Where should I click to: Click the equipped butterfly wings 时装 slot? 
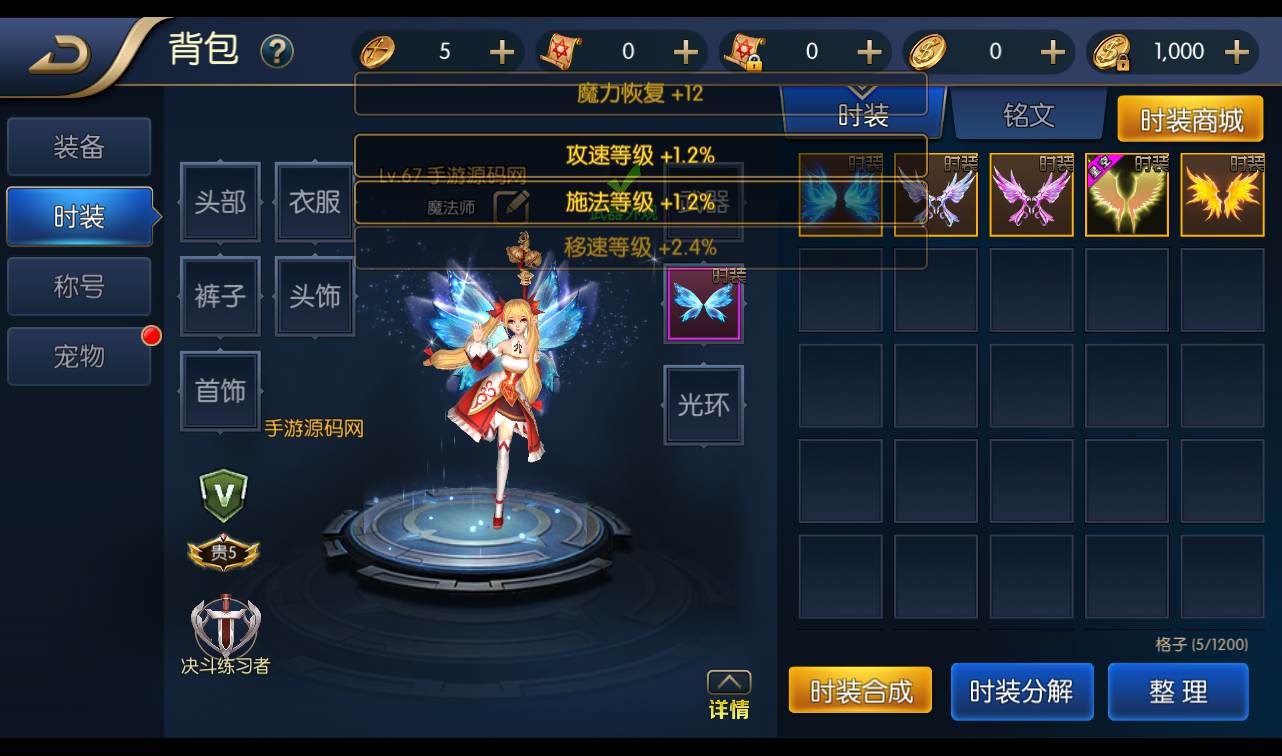[x=703, y=303]
